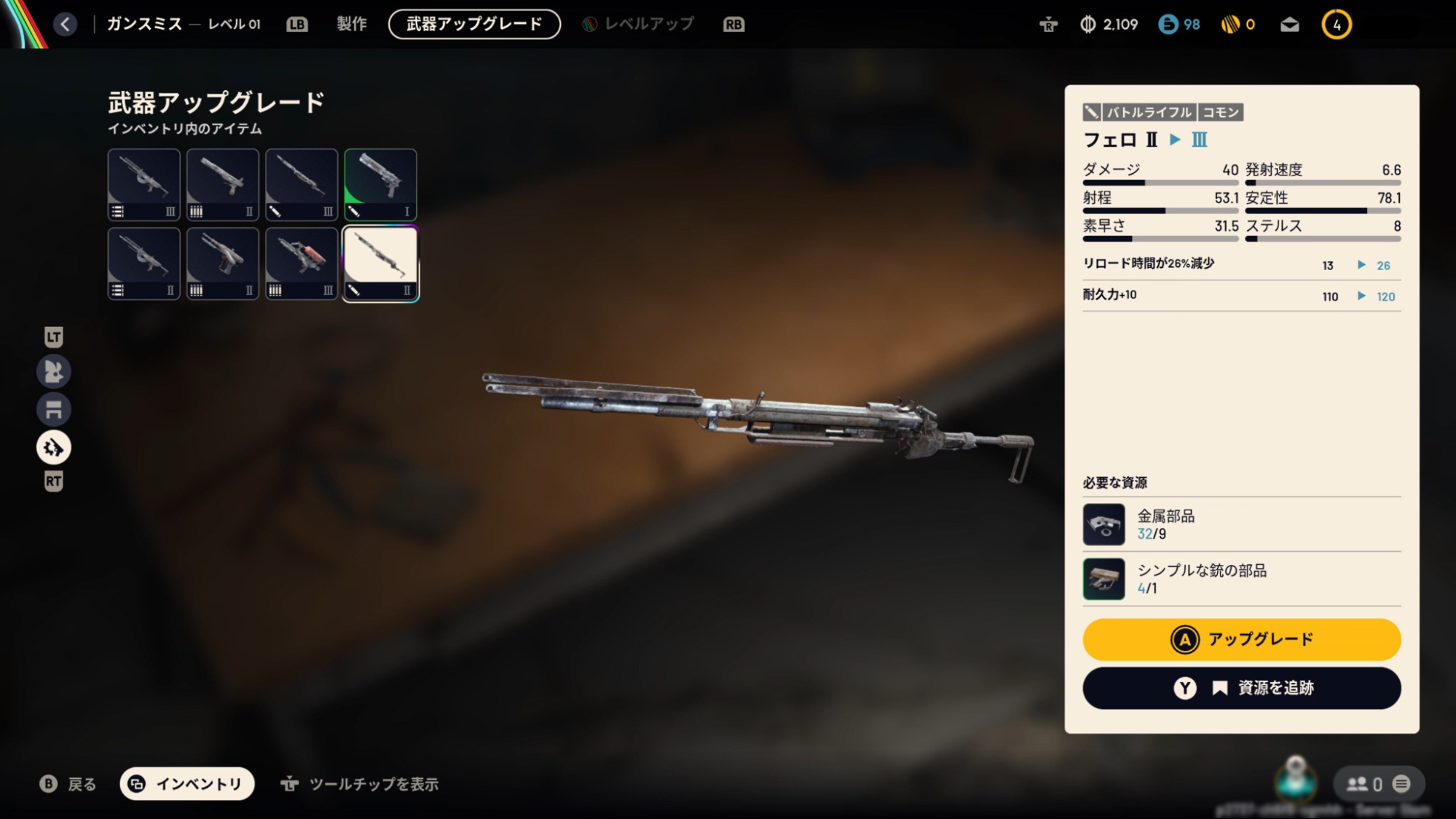Screen dimensions: 1456x819
Task: Click the currency symbol next to 2,109
Action: pyautogui.click(x=1087, y=23)
